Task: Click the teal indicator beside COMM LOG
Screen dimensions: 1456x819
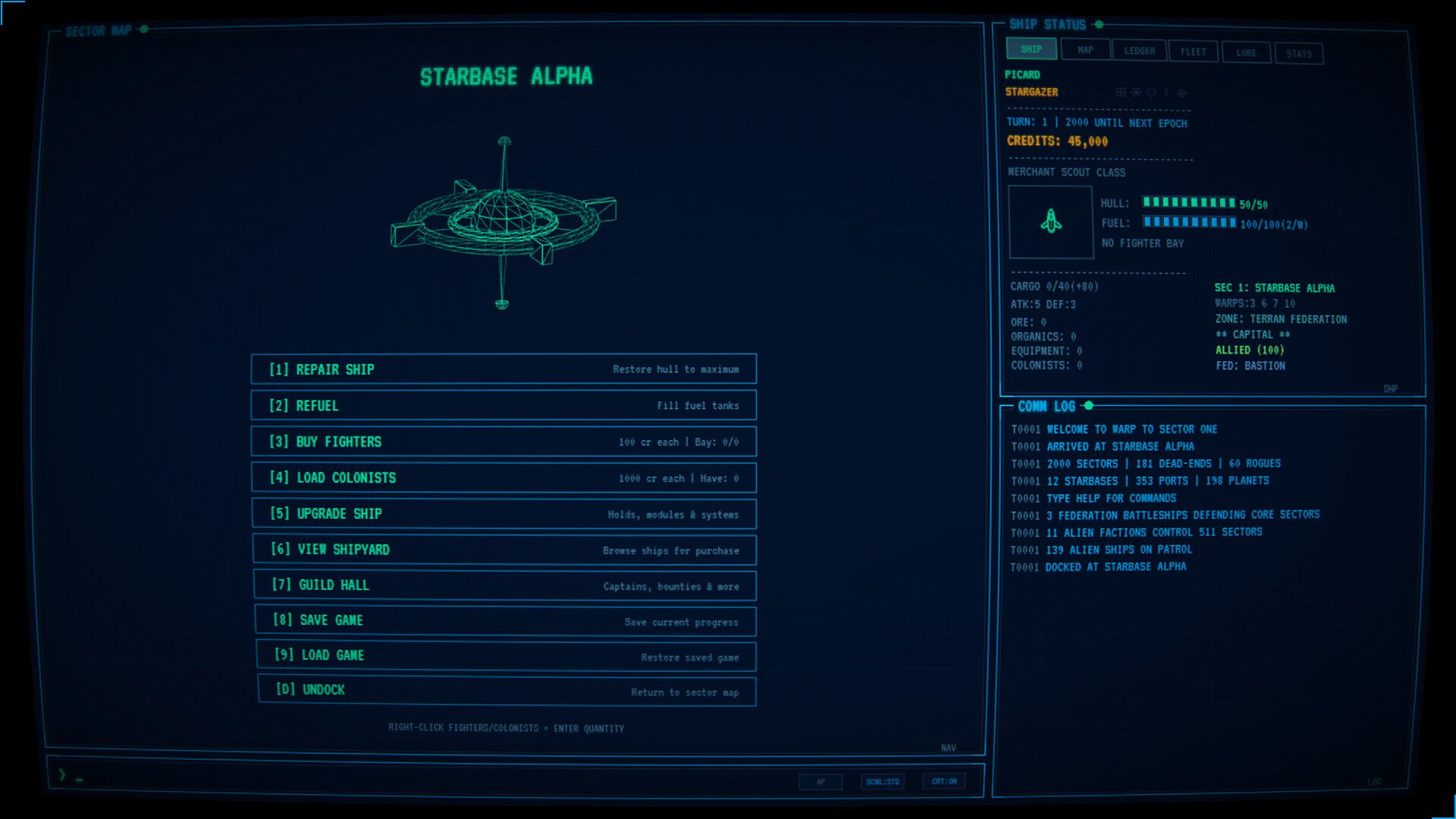Action: 1090,405
